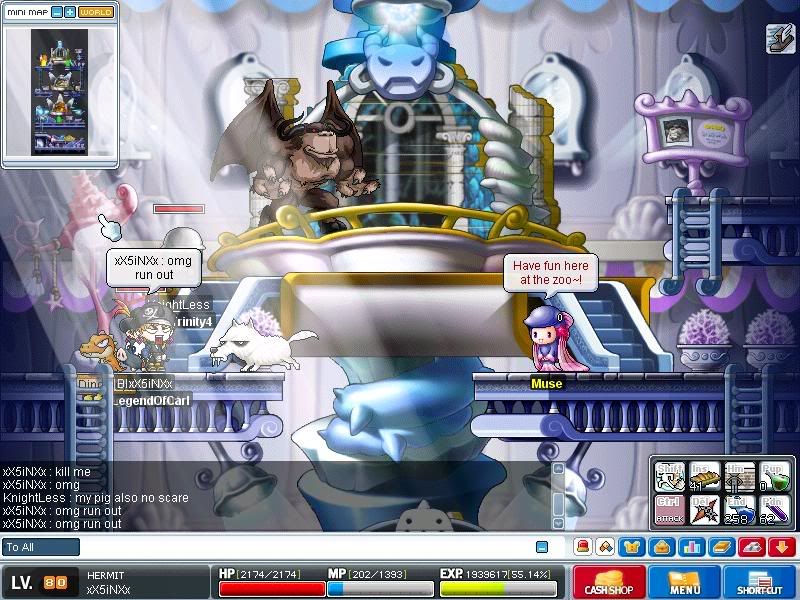This screenshot has width=800, height=600.
Task: Open the main Menu button
Action: [684, 583]
